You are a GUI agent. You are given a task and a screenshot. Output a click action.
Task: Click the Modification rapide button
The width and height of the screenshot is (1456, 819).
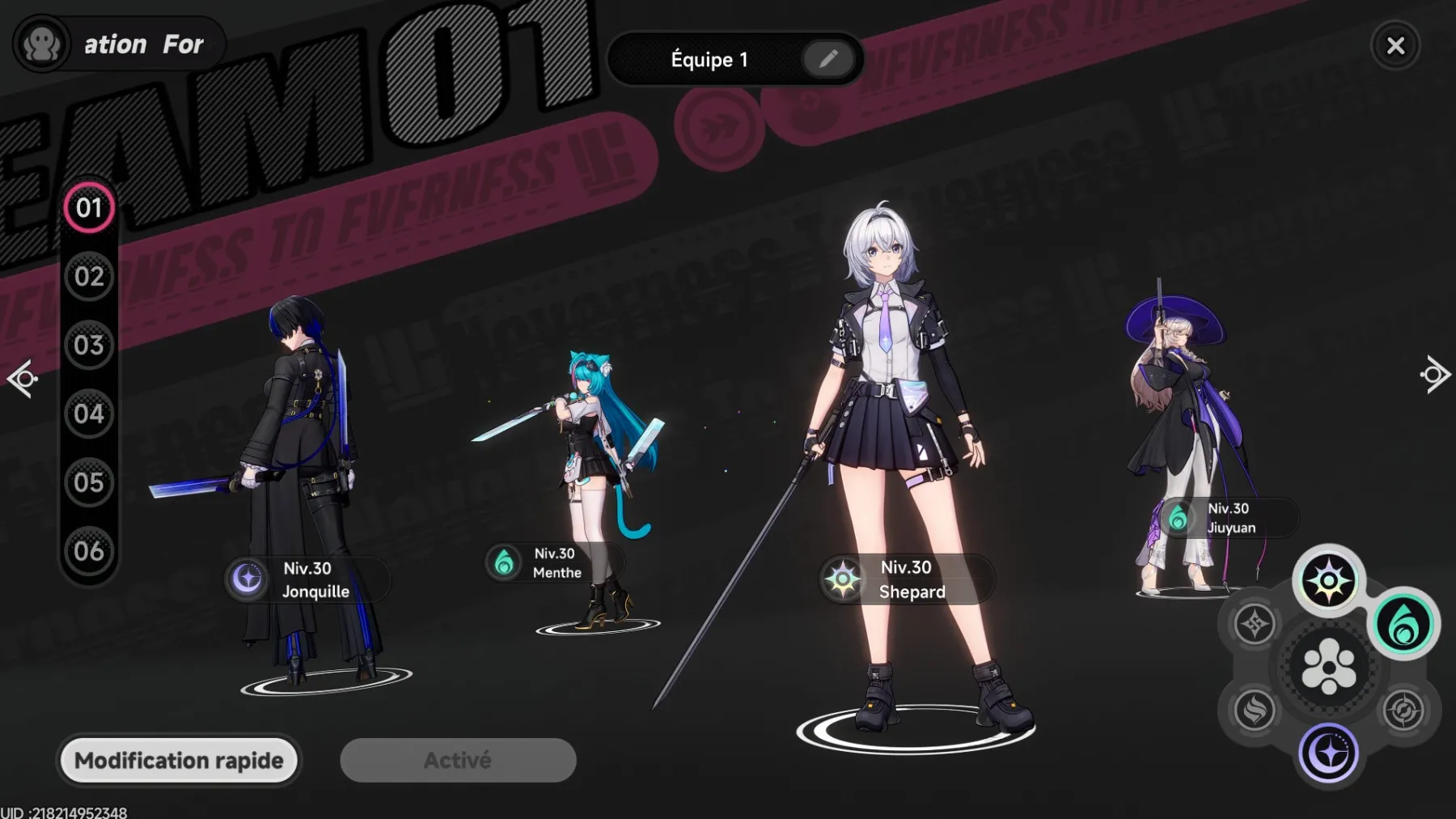click(x=179, y=761)
